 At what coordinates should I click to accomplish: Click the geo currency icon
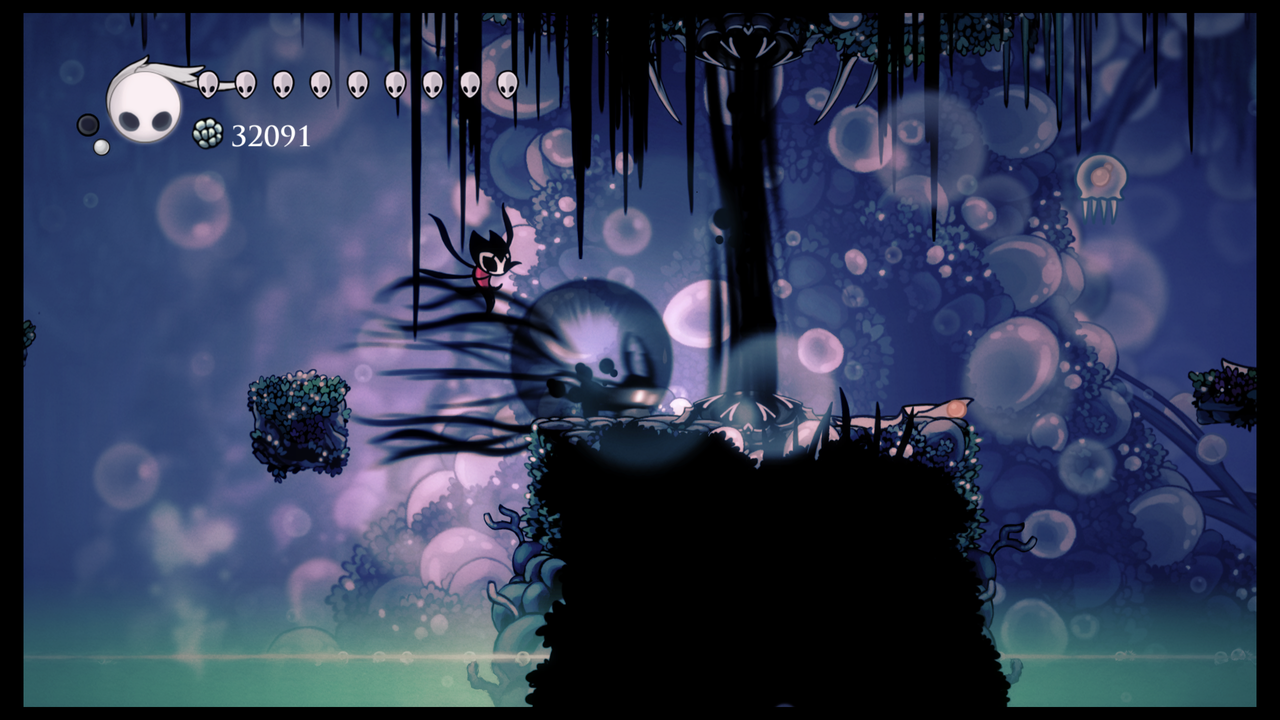tap(208, 133)
